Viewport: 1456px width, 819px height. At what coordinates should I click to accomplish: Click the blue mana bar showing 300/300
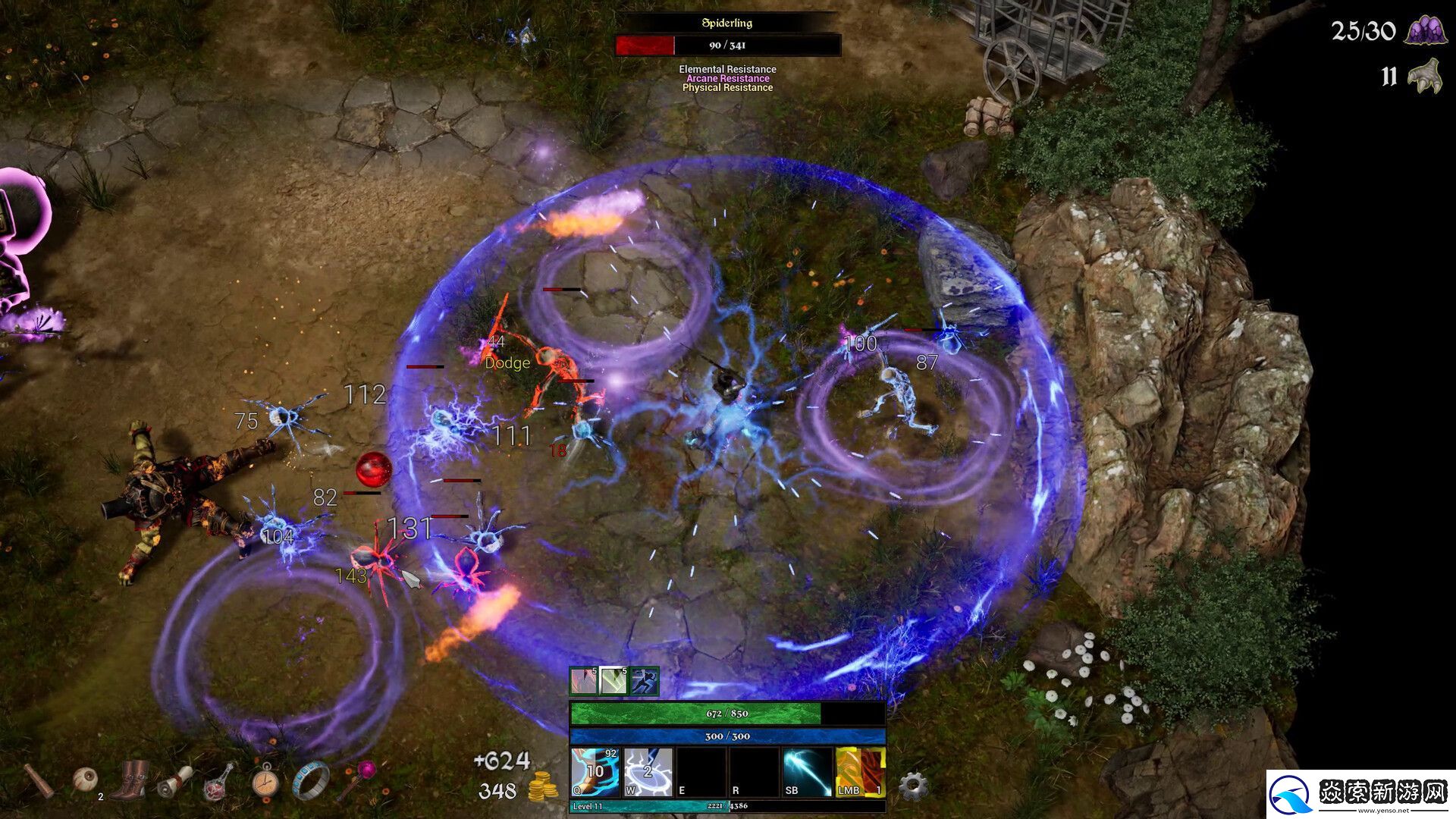(728, 736)
